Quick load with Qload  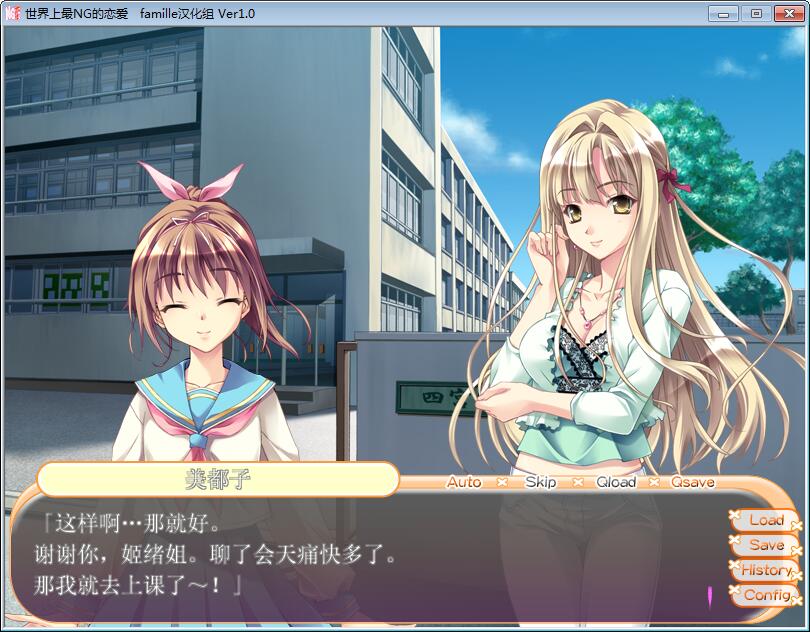[x=615, y=482]
